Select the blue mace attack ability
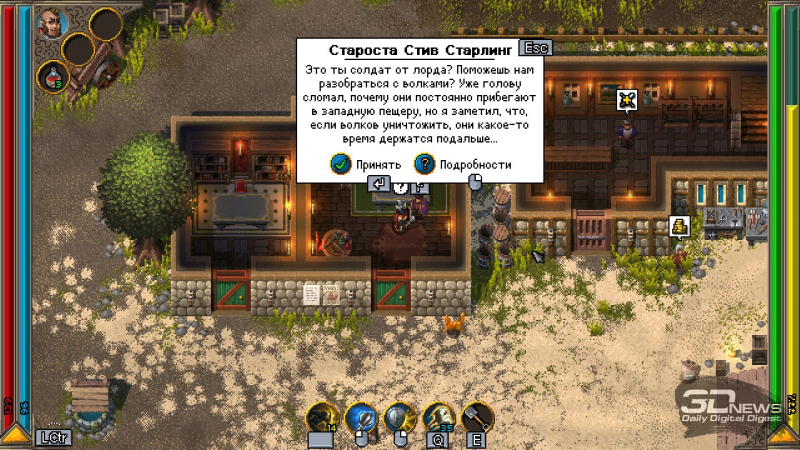800x450 pixels. point(361,418)
